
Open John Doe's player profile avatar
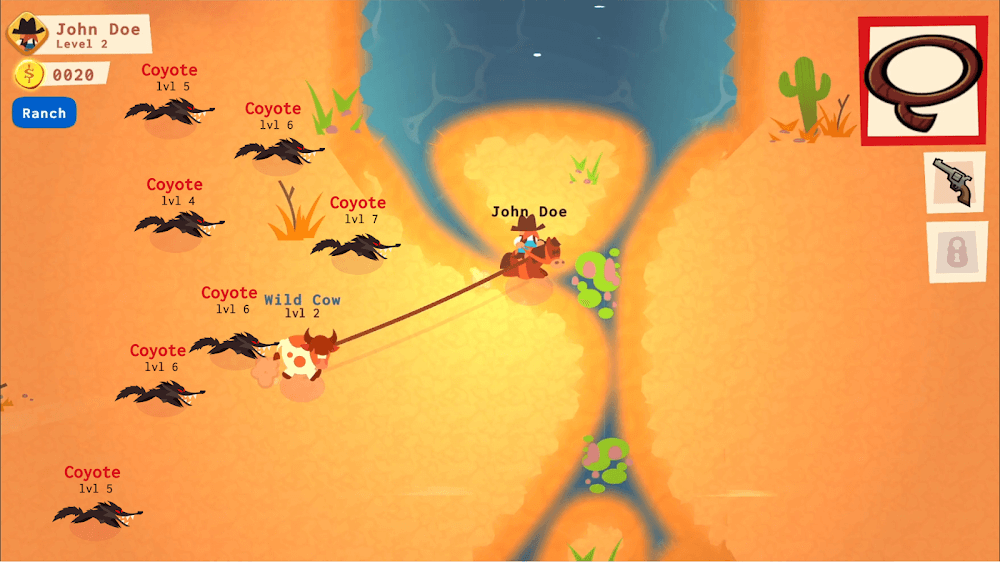pos(28,35)
